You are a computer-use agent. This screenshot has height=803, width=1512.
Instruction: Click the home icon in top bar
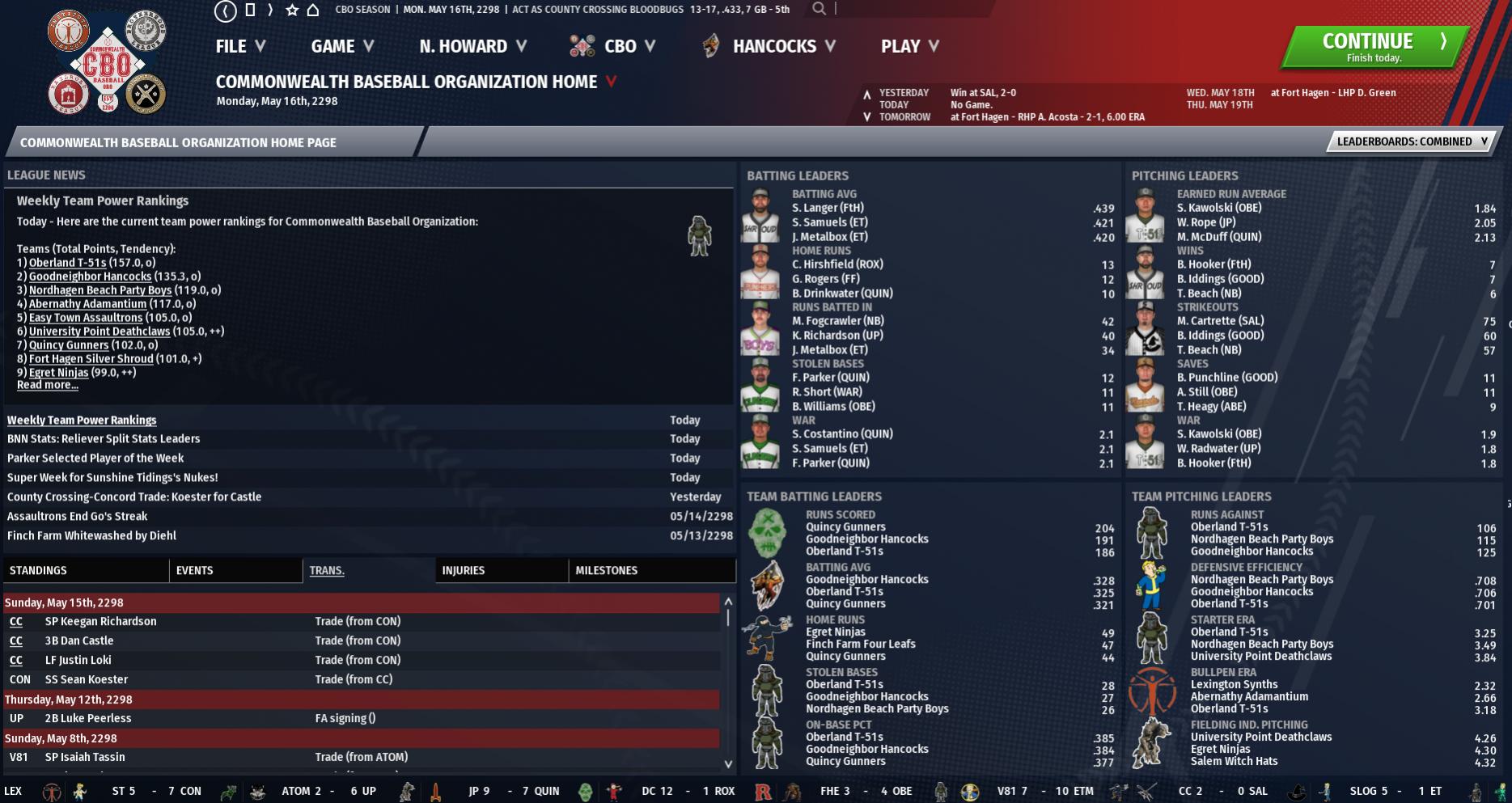coord(313,10)
